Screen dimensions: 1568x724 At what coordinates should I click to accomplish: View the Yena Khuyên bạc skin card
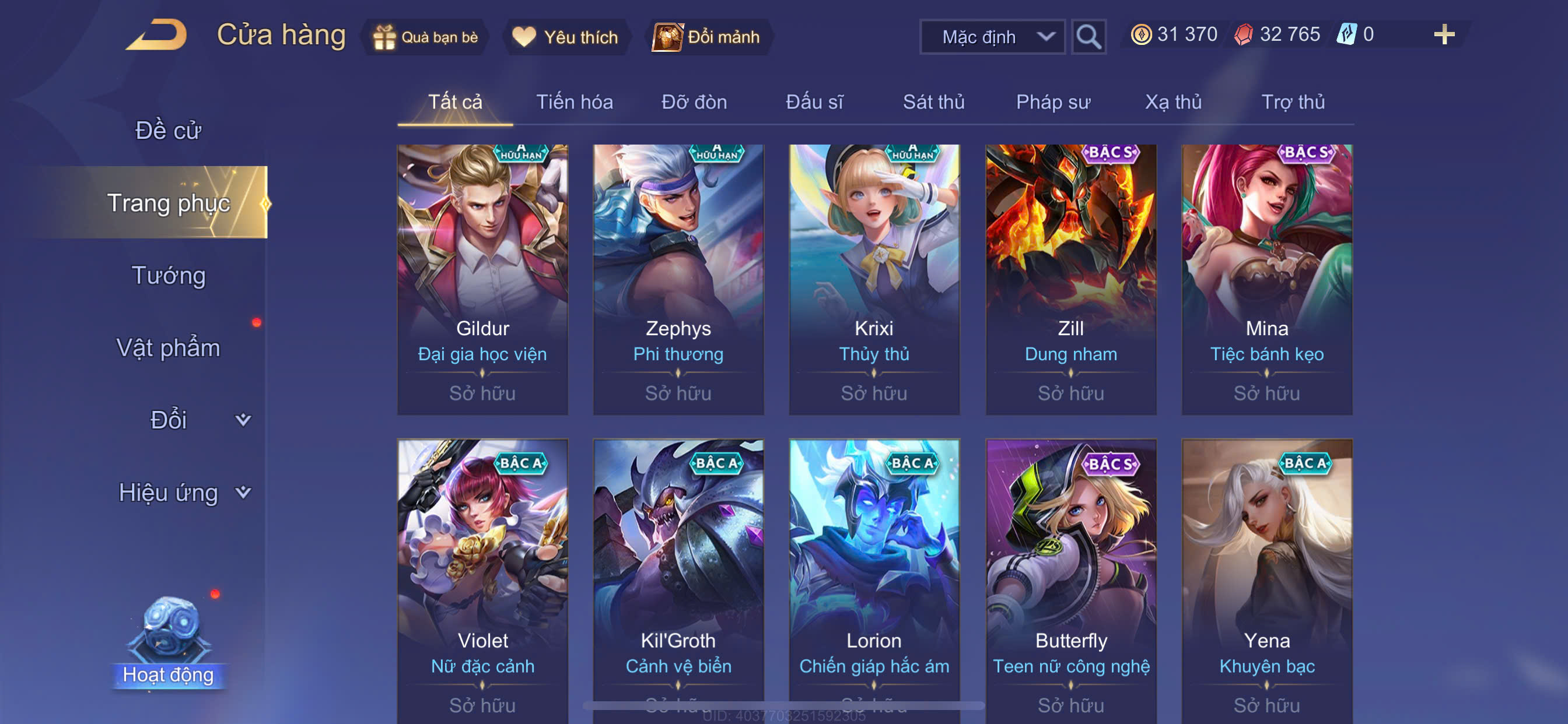1266,578
